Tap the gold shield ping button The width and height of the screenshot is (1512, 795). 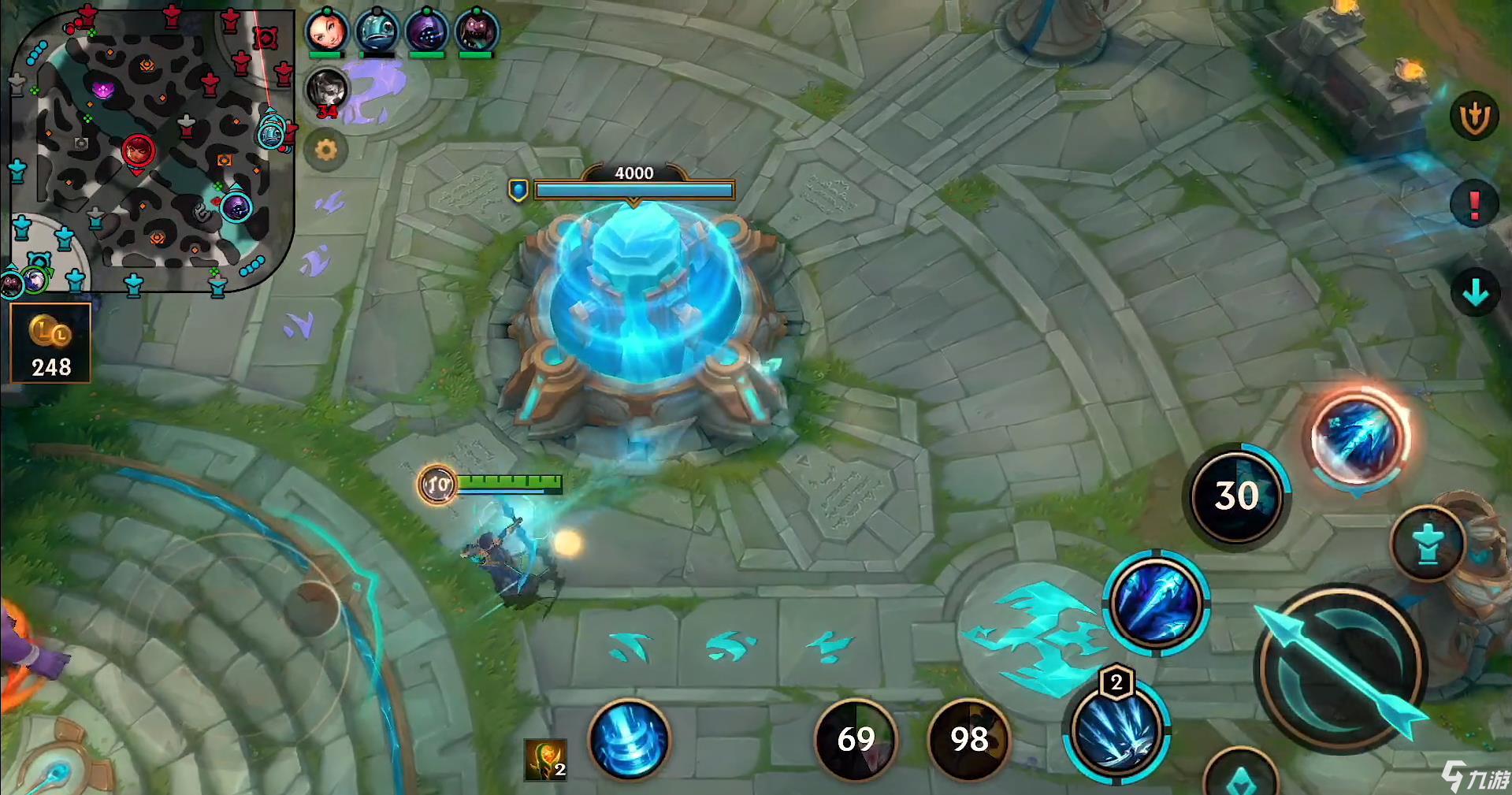(x=1473, y=118)
